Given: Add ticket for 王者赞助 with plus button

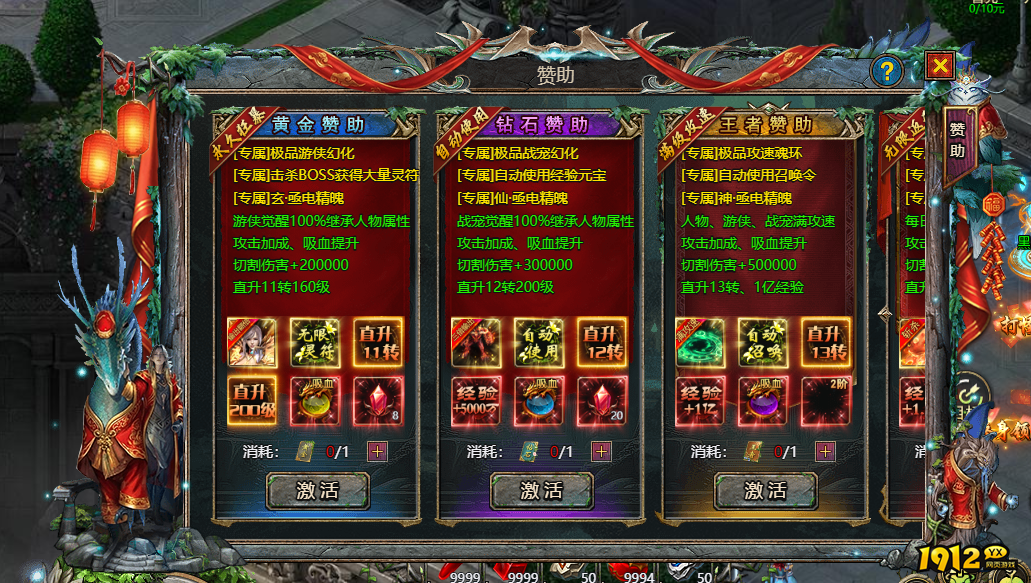Looking at the screenshot, I should click(825, 451).
